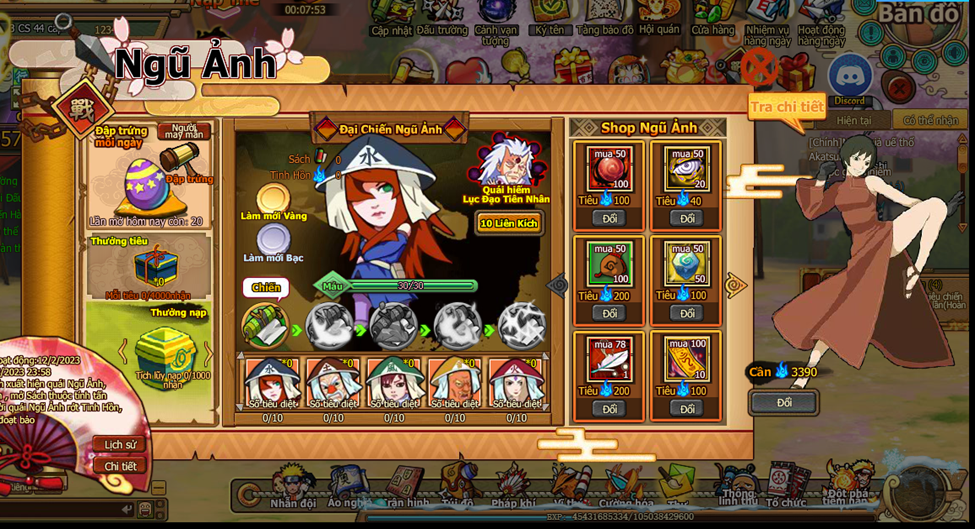Claim the Thưởng tiêu blue gift box
The image size is (975, 529).
point(155,266)
